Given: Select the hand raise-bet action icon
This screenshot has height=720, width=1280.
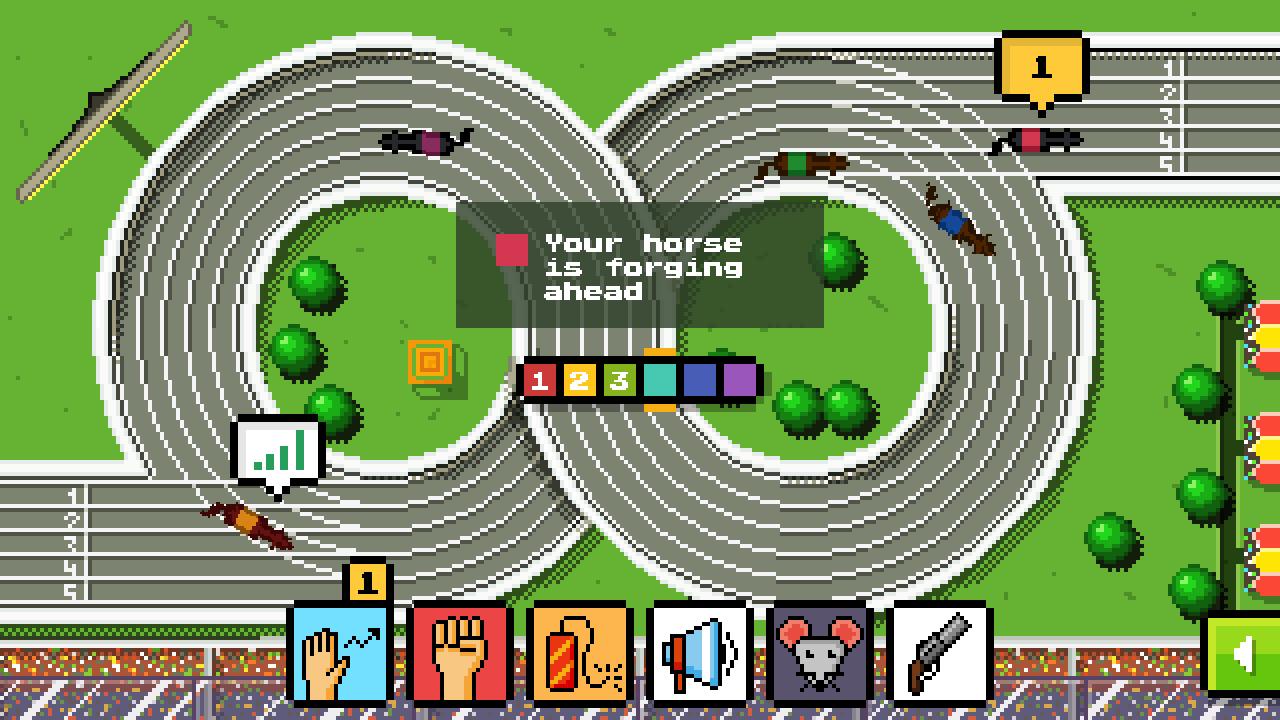Looking at the screenshot, I should [341, 659].
